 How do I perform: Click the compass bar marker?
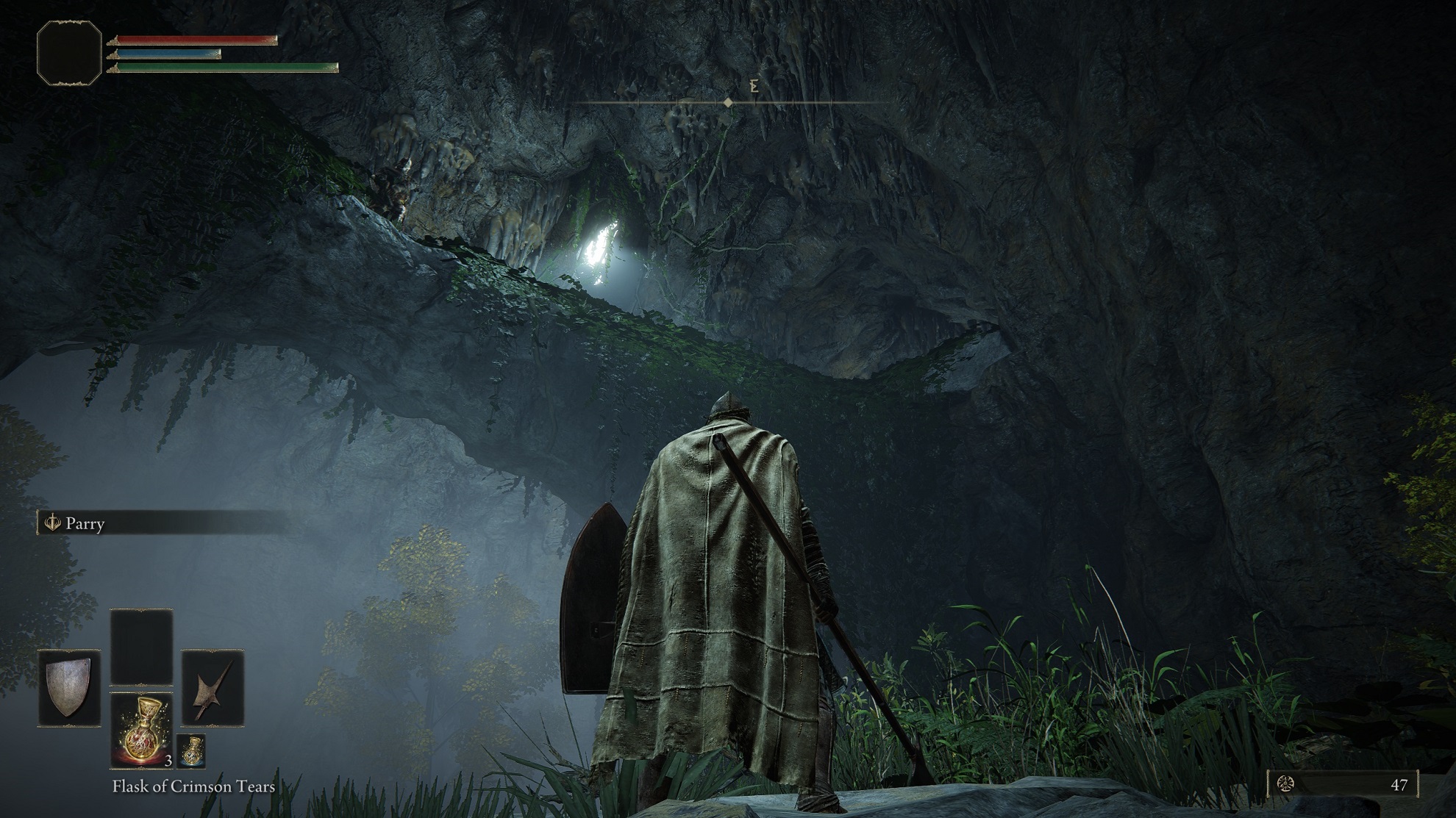(728, 103)
